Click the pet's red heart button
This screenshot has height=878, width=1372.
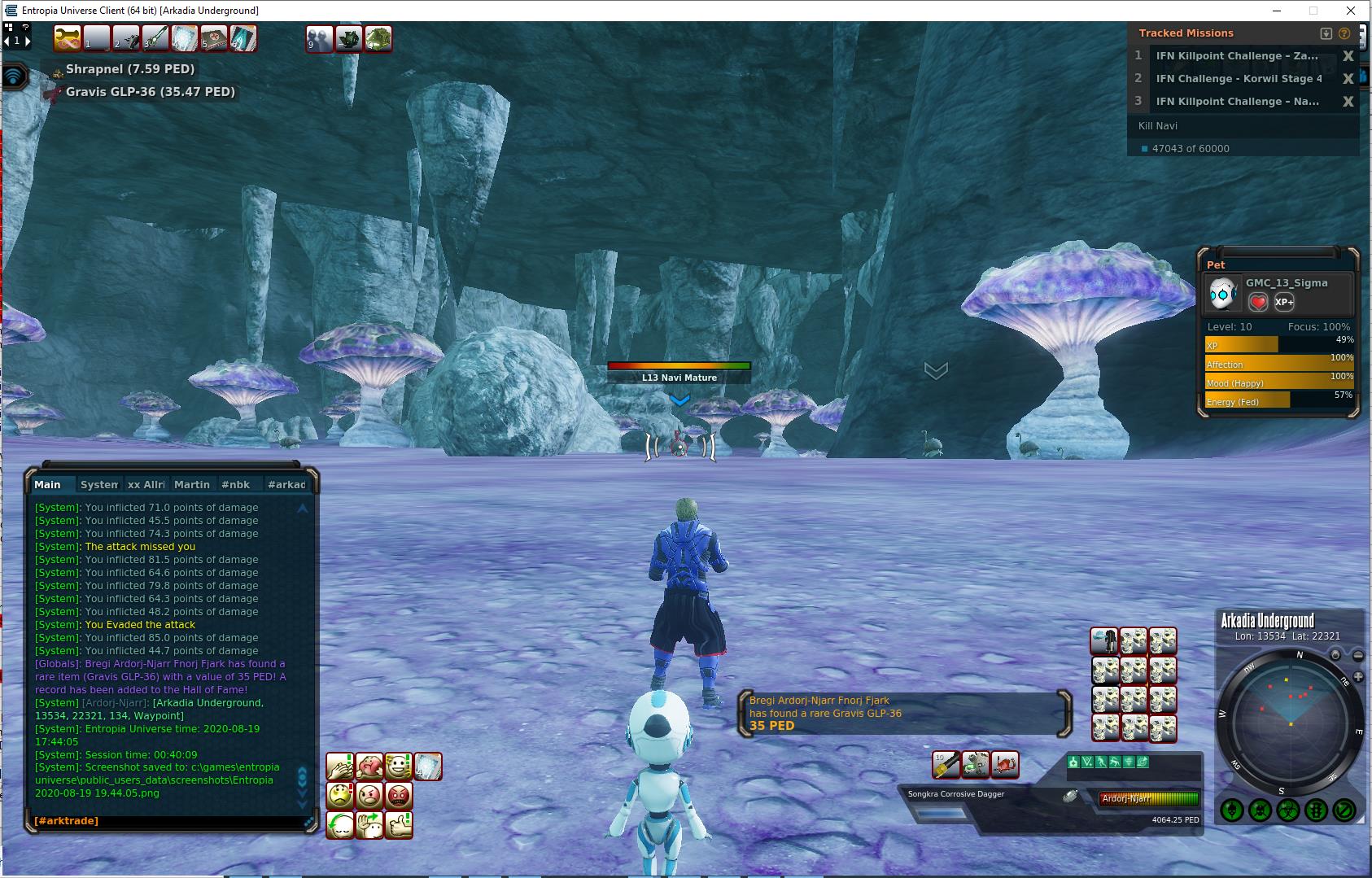[x=1258, y=302]
